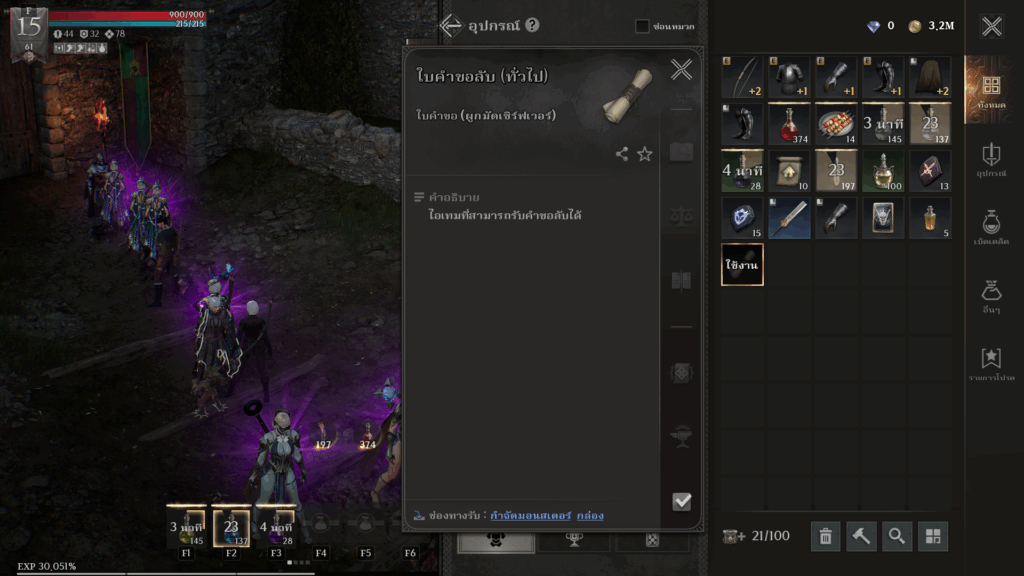Close the item detail popup

point(681,69)
